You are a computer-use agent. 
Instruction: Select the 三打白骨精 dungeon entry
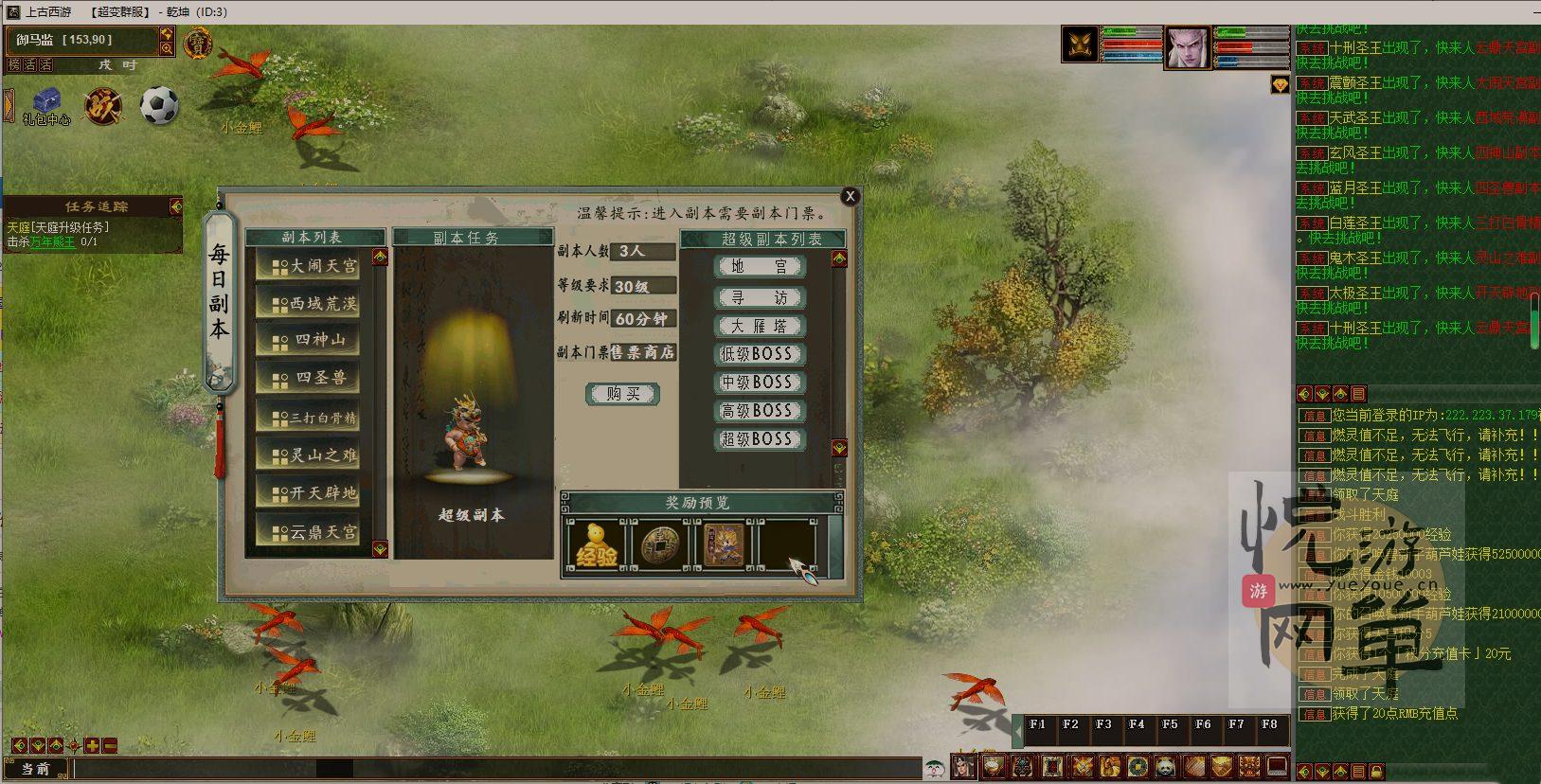click(x=315, y=418)
